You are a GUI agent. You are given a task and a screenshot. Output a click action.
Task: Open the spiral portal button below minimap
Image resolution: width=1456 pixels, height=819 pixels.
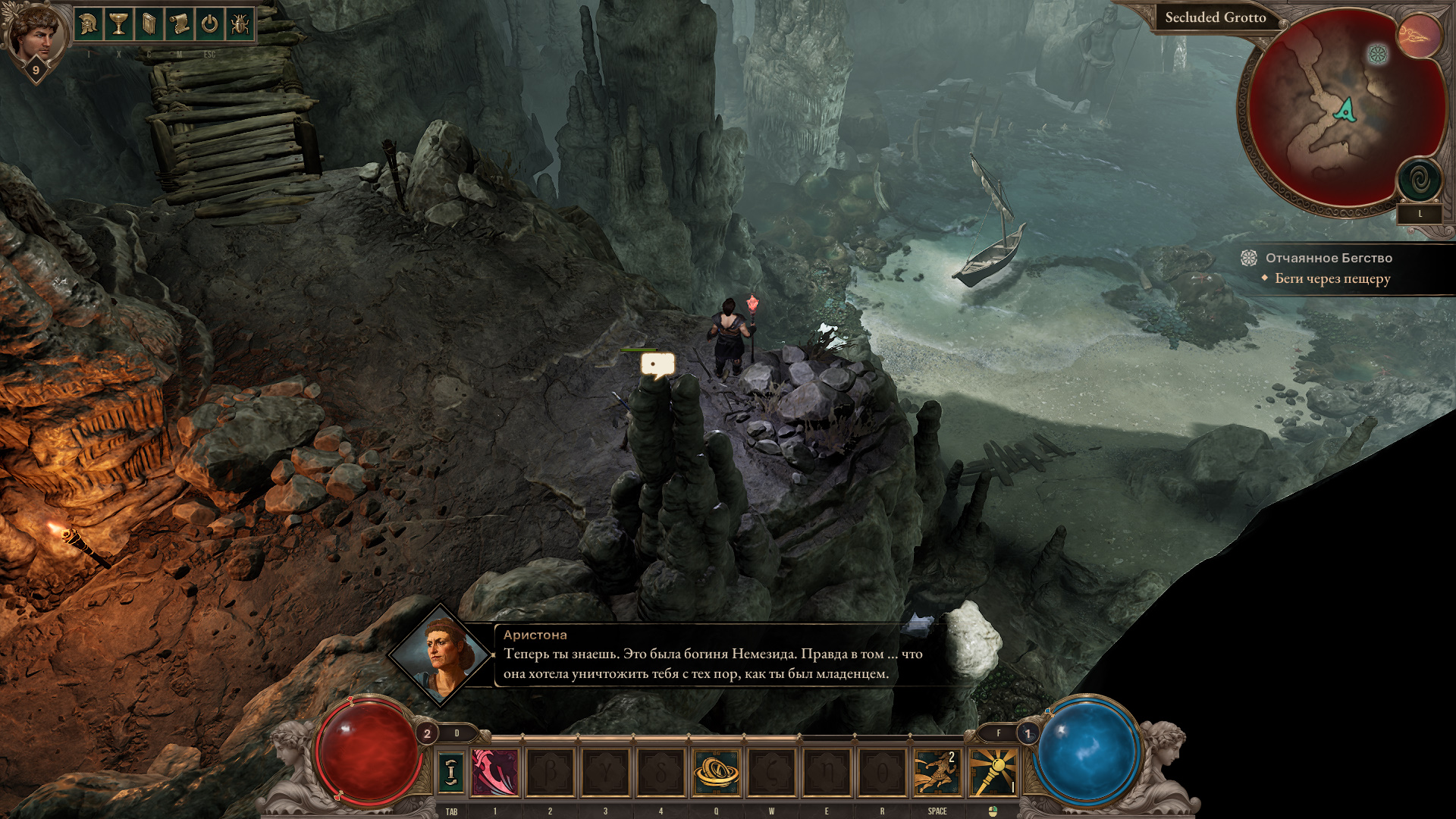(x=1420, y=180)
